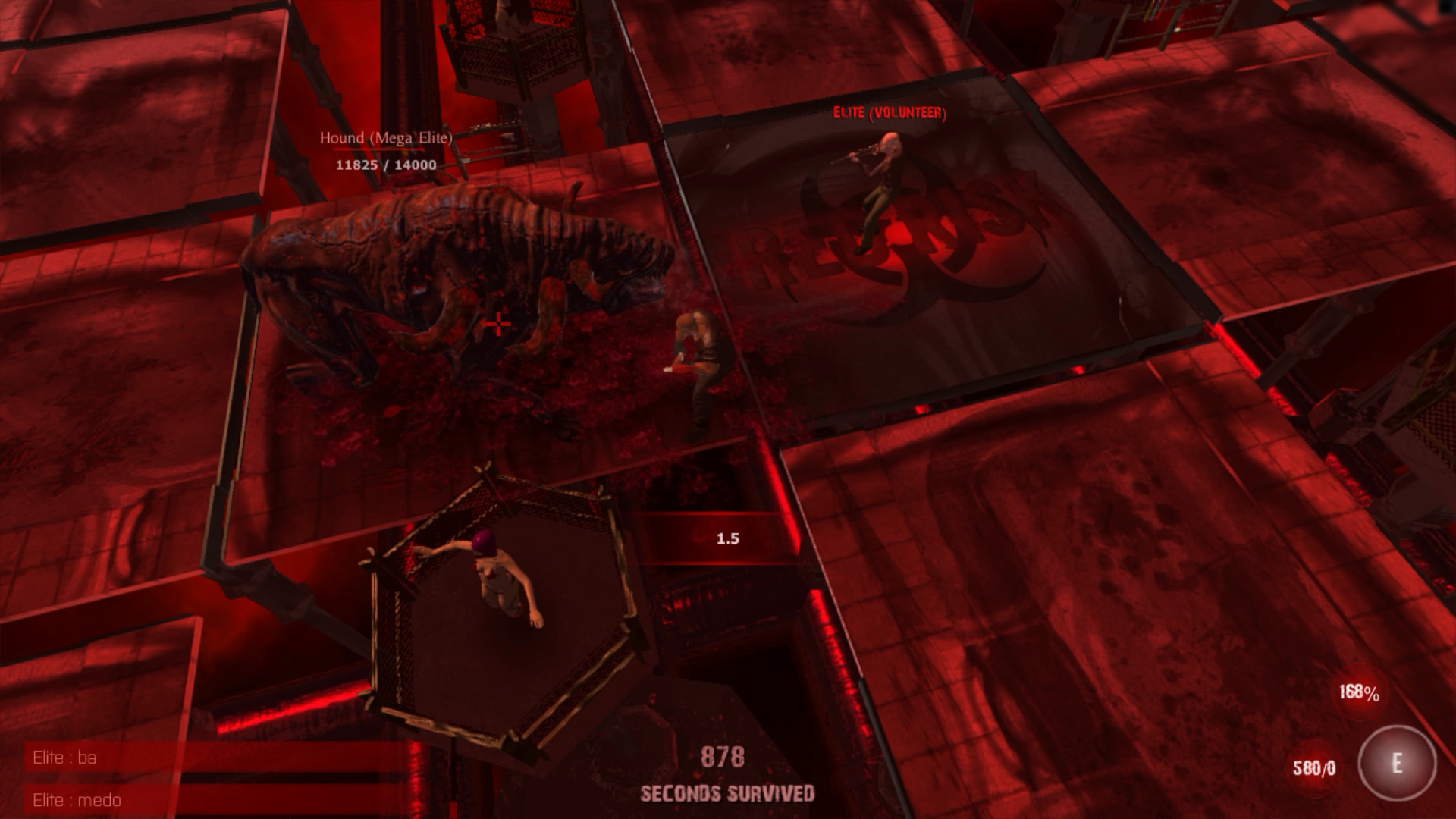
Task: Click the Elite (Volunteer) name label
Action: click(x=890, y=112)
